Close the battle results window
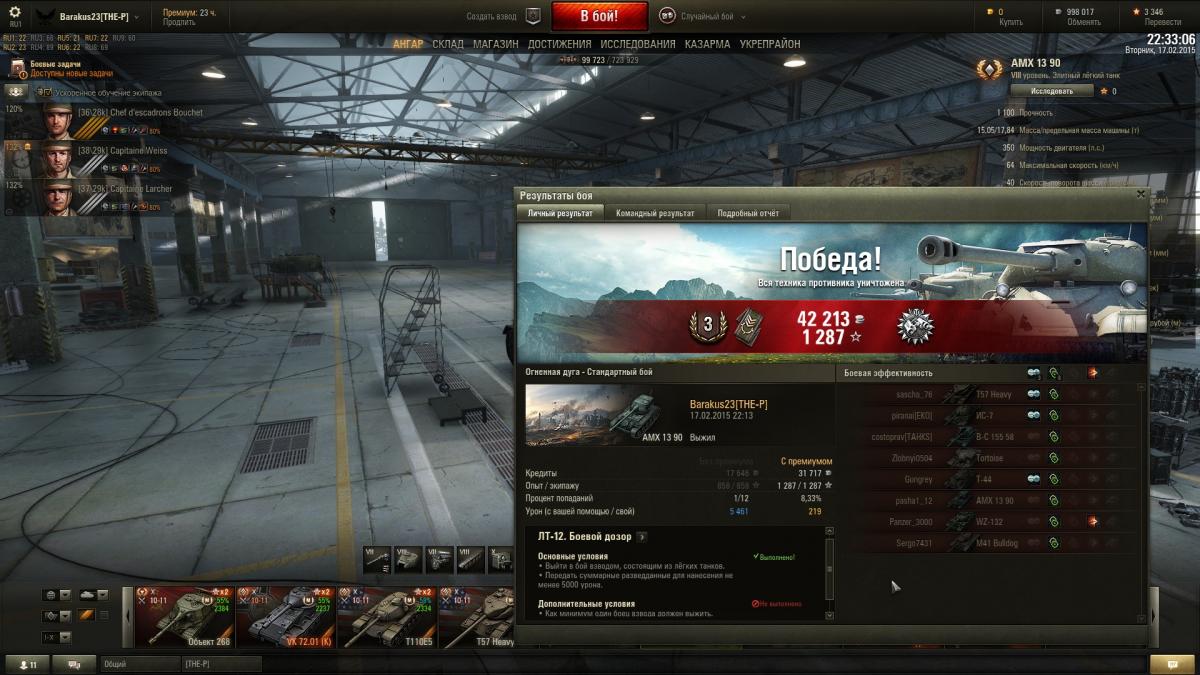This screenshot has height=675, width=1200. click(x=1141, y=195)
